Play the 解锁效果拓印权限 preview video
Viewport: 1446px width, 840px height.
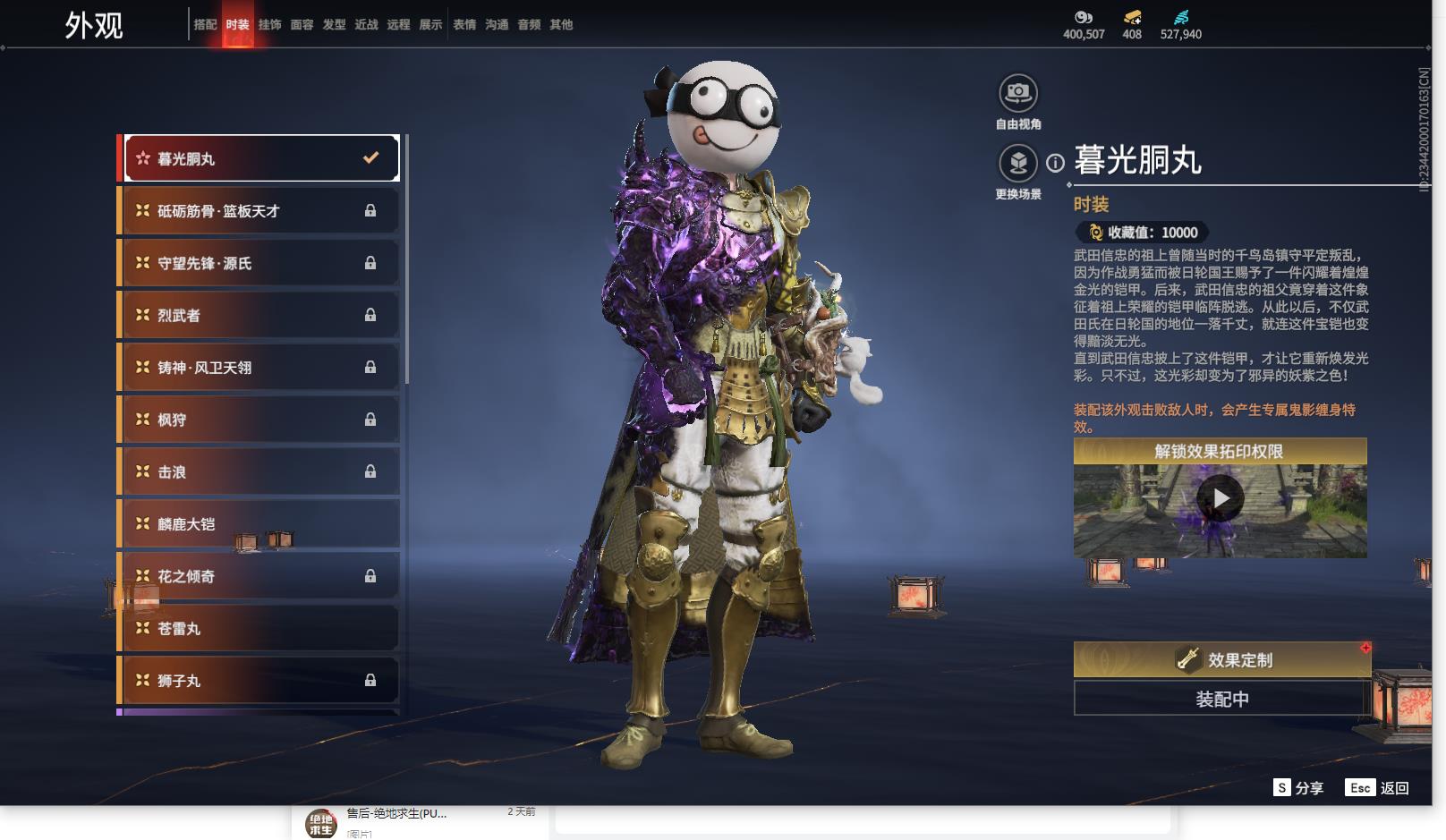(1220, 498)
